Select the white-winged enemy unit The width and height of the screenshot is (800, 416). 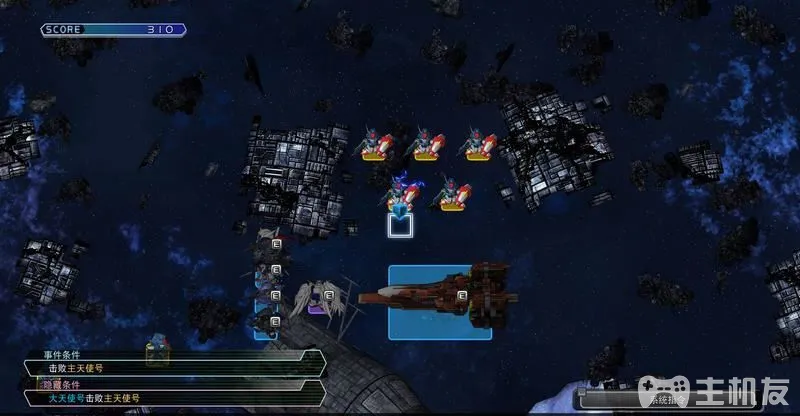[316, 298]
